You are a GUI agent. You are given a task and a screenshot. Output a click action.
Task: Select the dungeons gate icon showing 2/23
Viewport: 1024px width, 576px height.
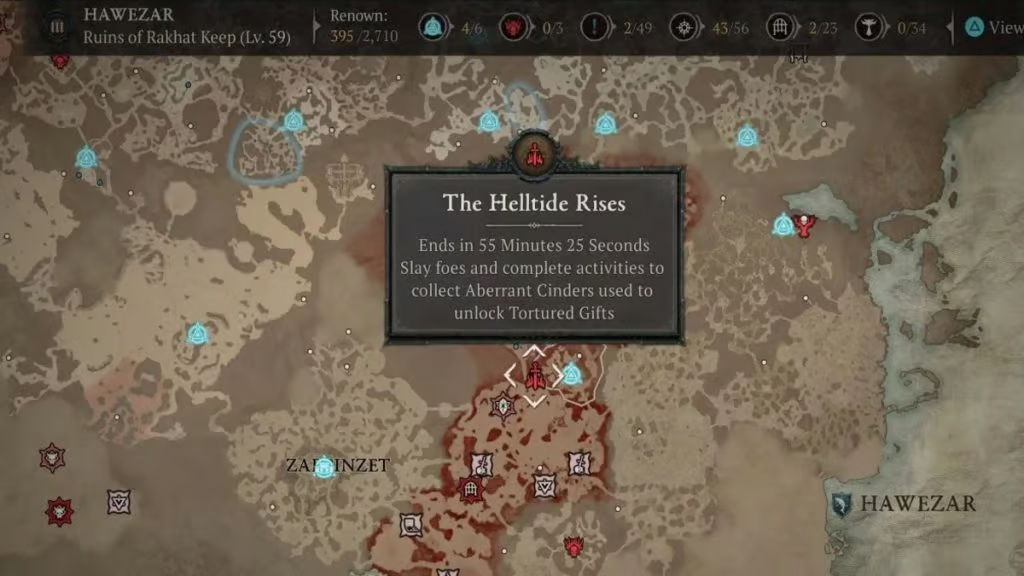(781, 27)
